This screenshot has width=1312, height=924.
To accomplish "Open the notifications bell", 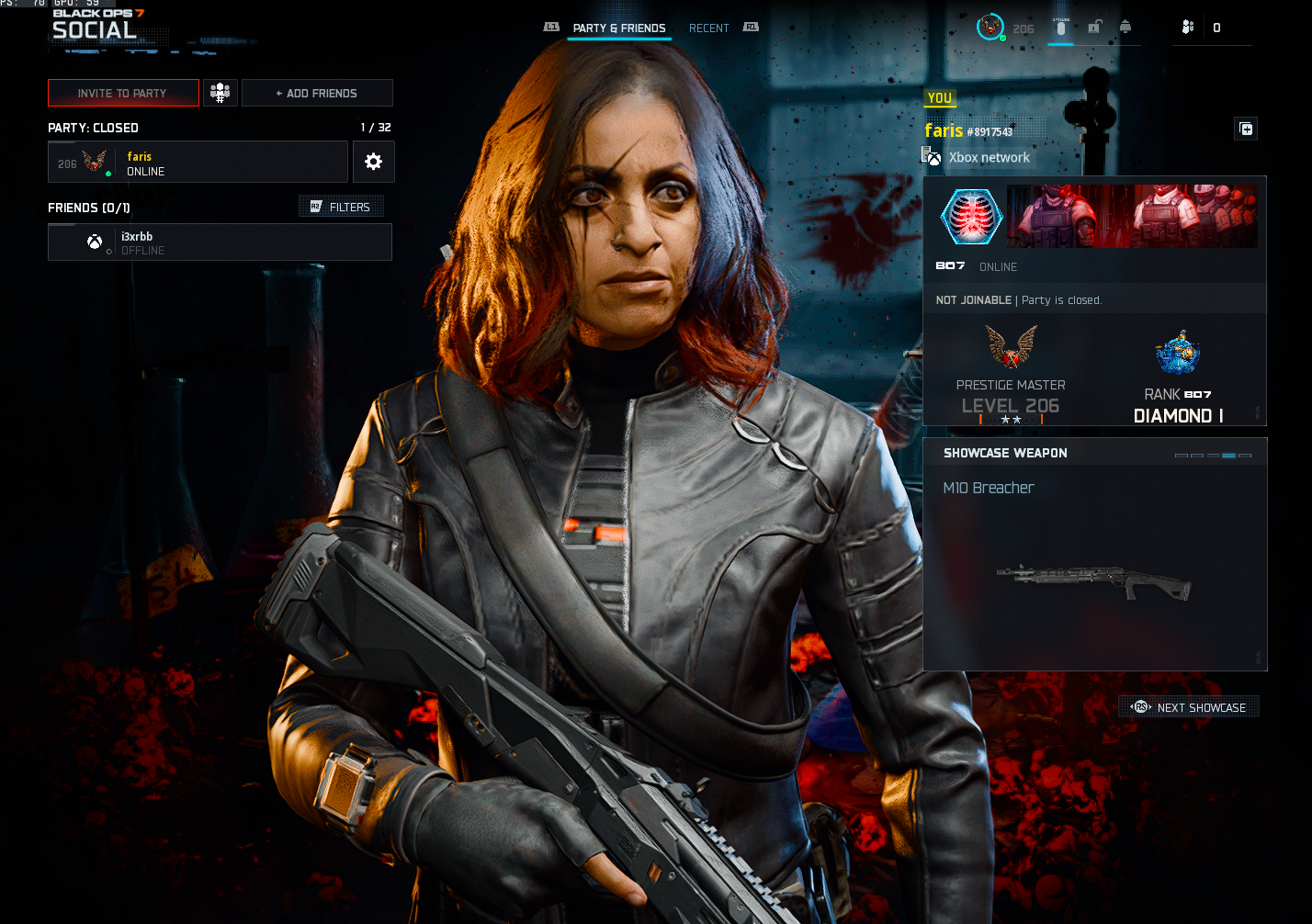I will [1125, 27].
